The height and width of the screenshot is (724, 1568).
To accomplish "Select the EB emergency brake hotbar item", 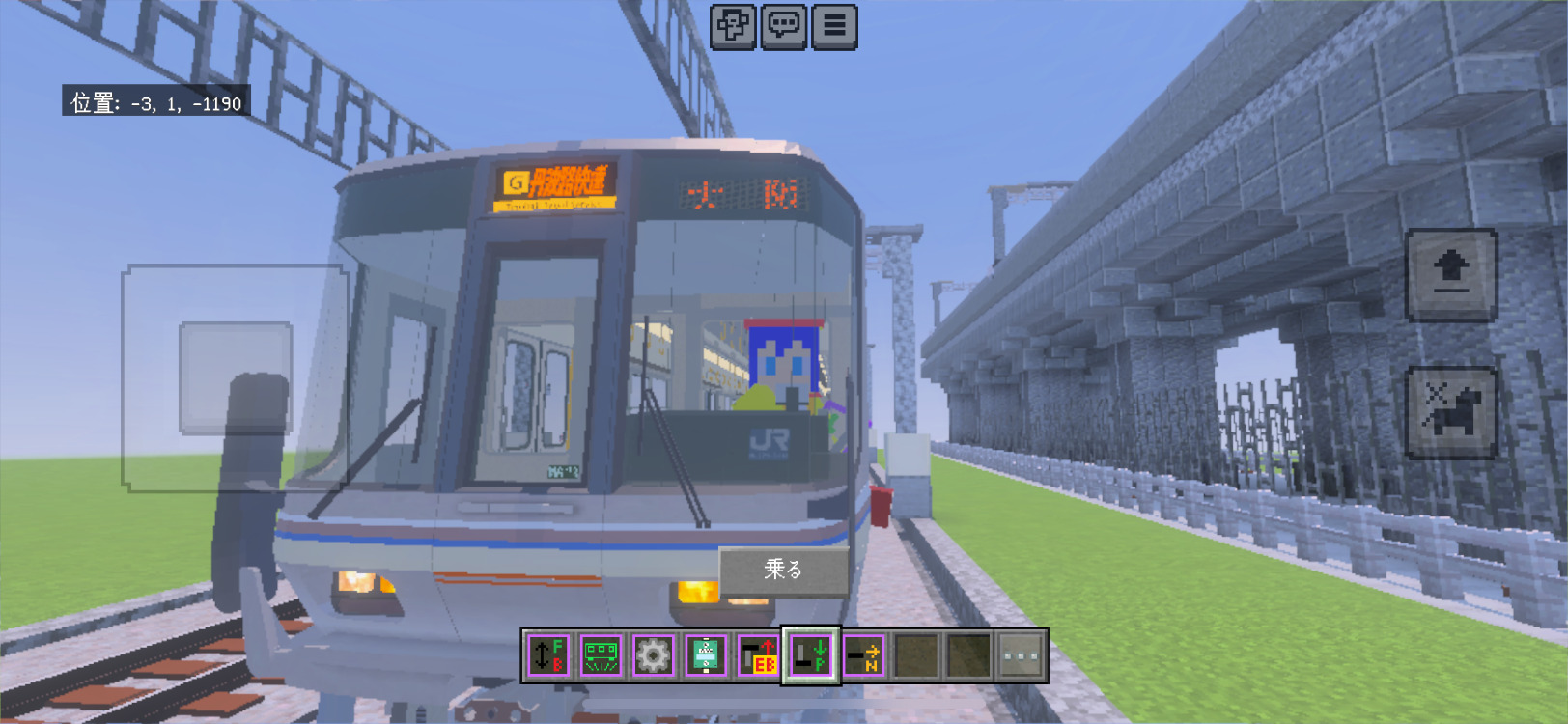I will click(758, 656).
